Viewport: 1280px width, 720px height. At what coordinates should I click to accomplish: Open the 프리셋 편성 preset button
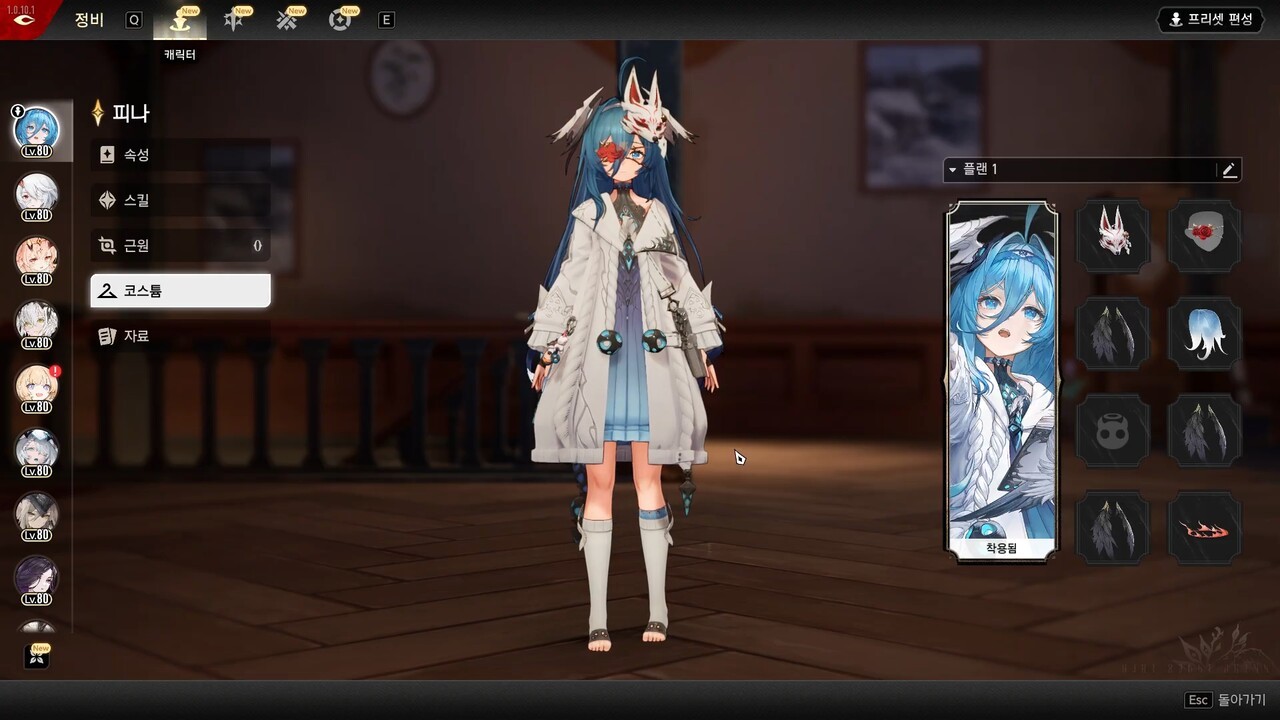point(1210,20)
